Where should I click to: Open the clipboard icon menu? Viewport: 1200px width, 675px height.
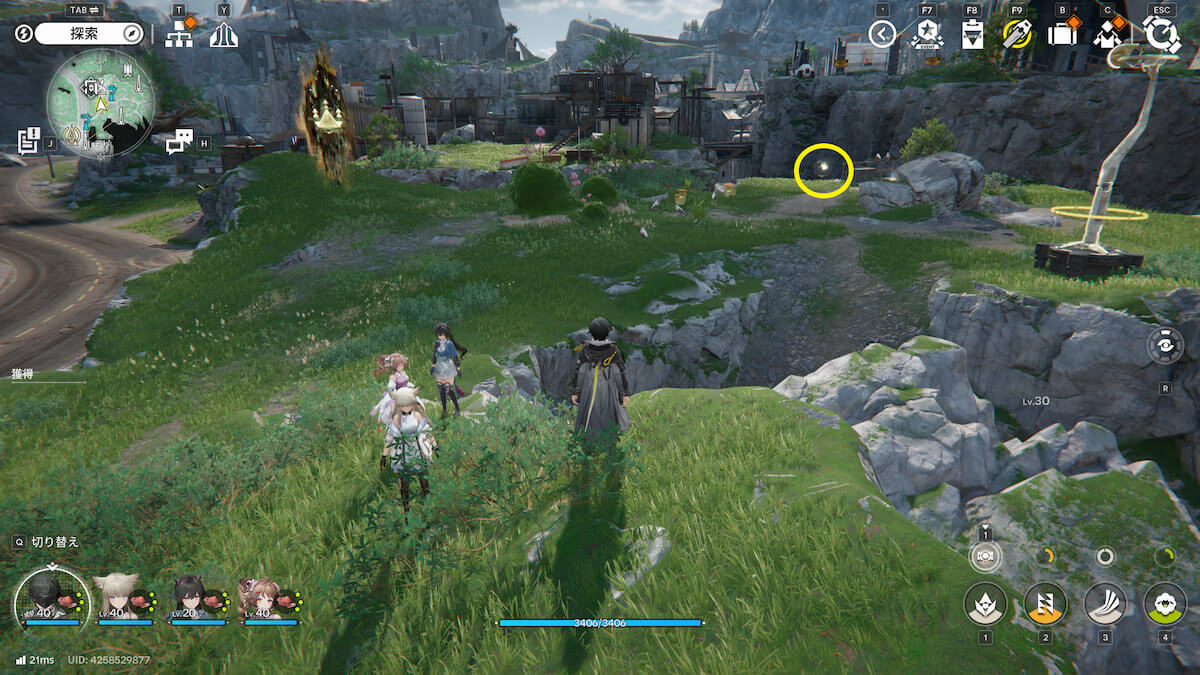click(x=971, y=35)
